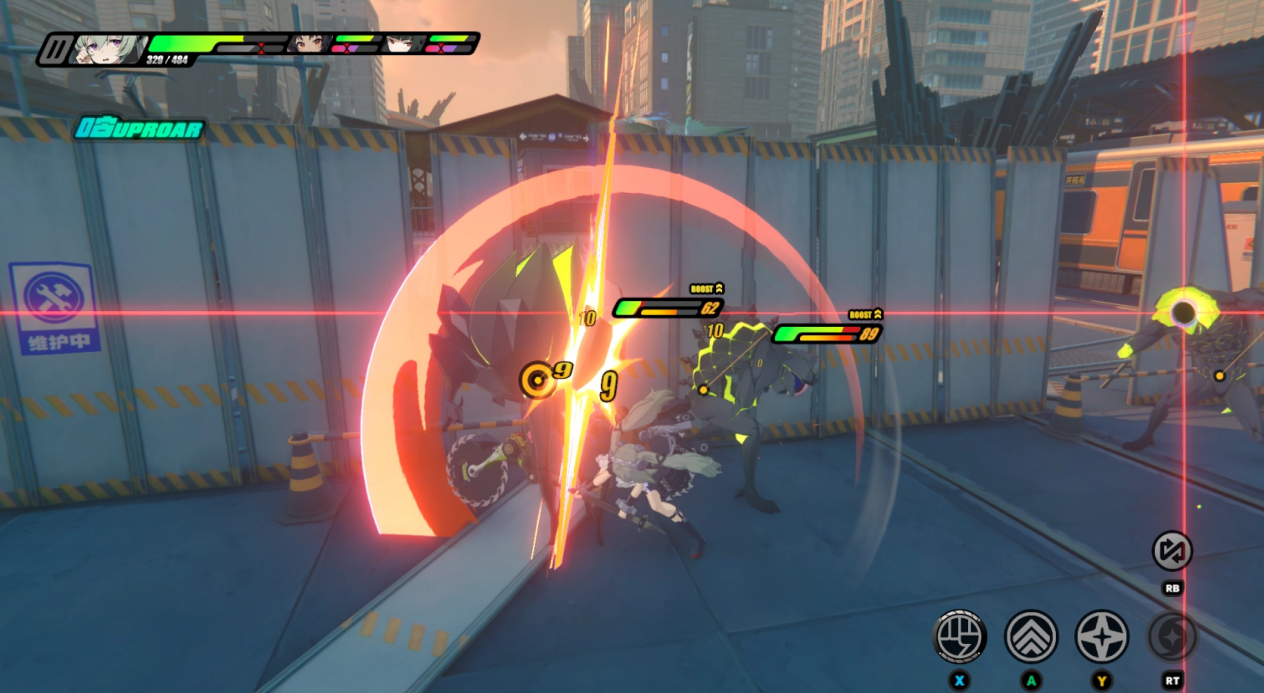Screen dimensions: 1264x693
Task: Activate the fist basic attack icon
Action: pyautogui.click(x=960, y=636)
